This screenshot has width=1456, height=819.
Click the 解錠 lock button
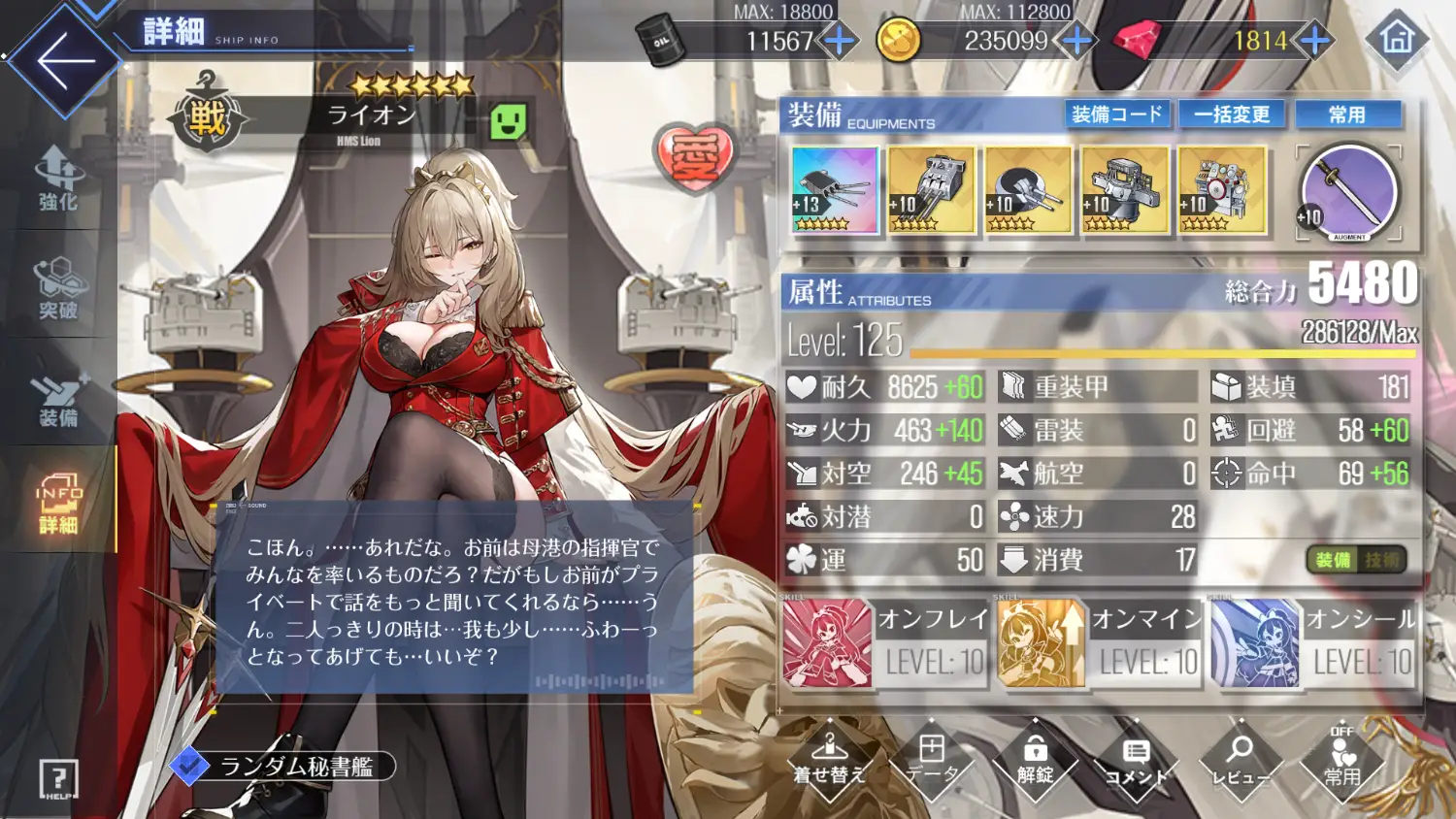tap(1035, 761)
